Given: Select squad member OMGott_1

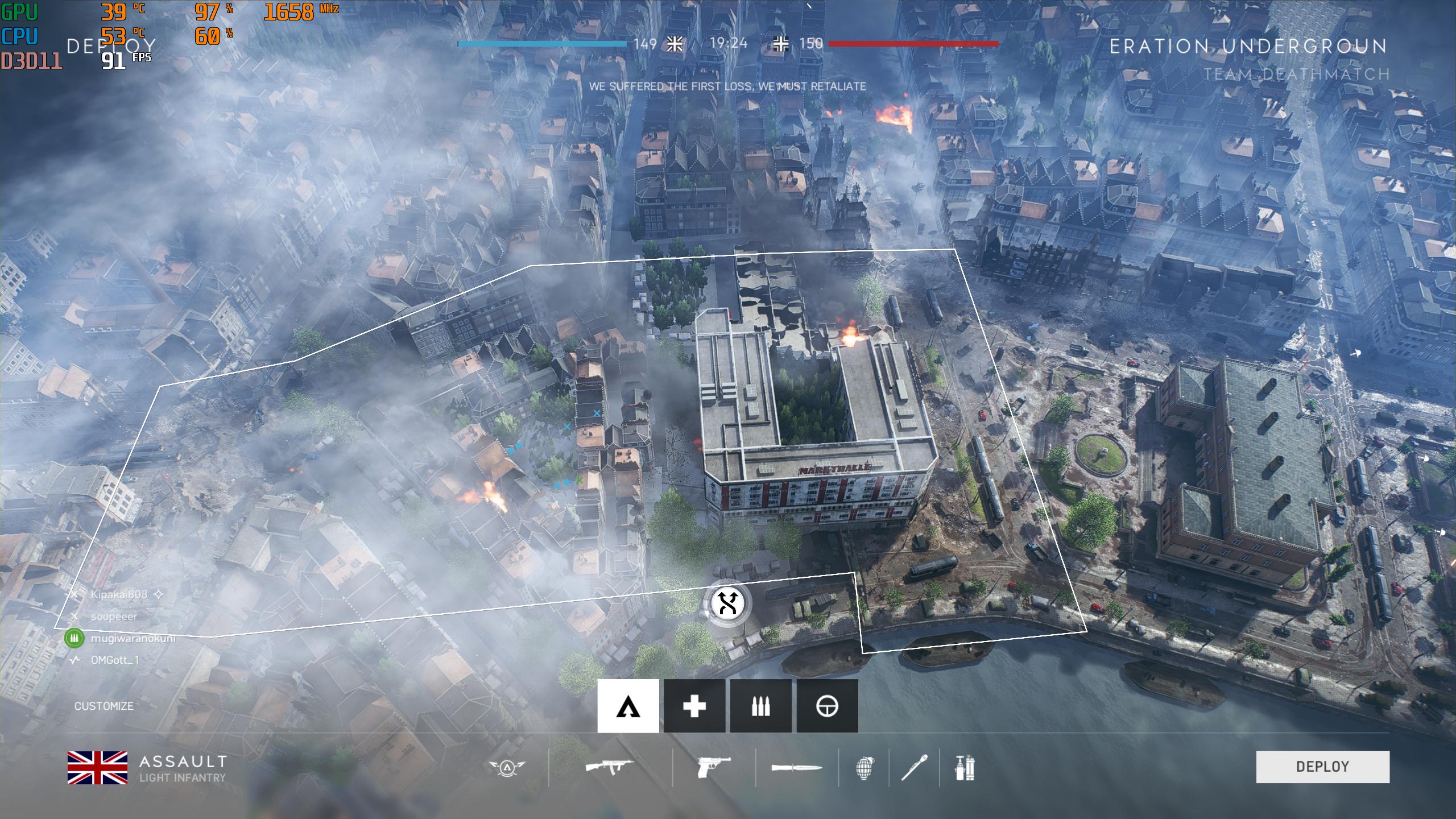Looking at the screenshot, I should click(115, 660).
